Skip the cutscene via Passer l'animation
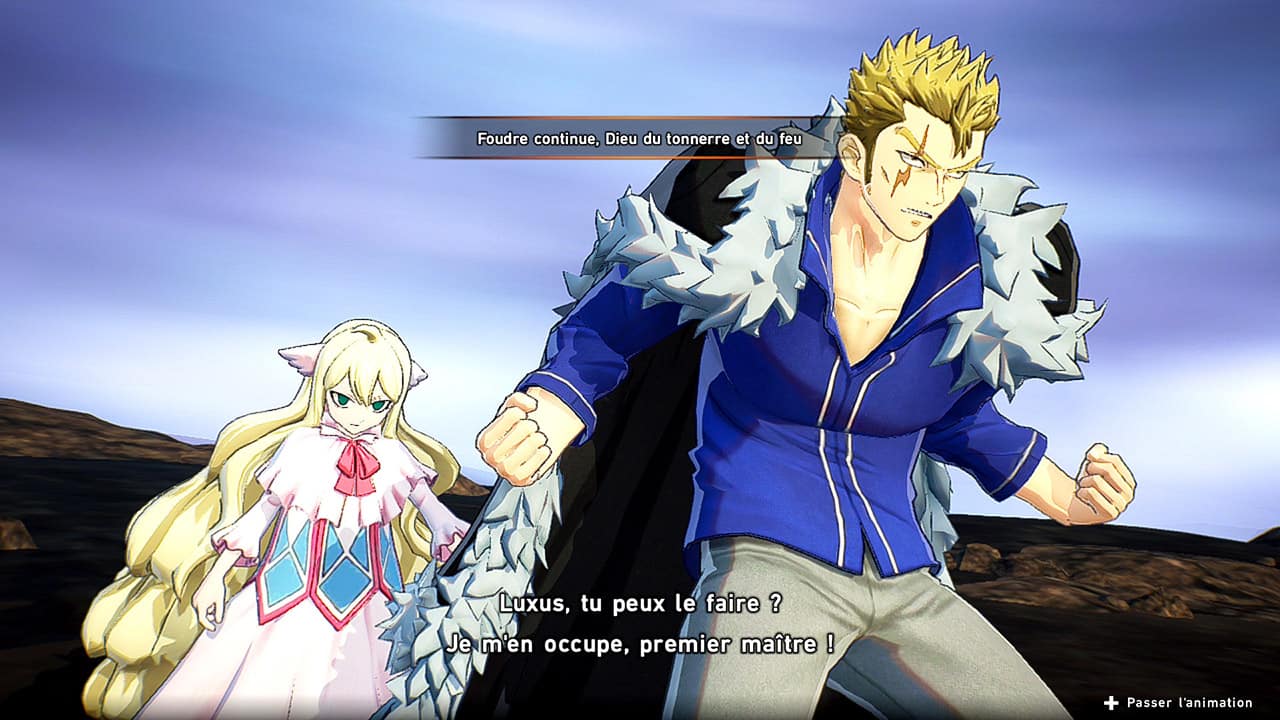Viewport: 1280px width, 720px height. point(1178,703)
